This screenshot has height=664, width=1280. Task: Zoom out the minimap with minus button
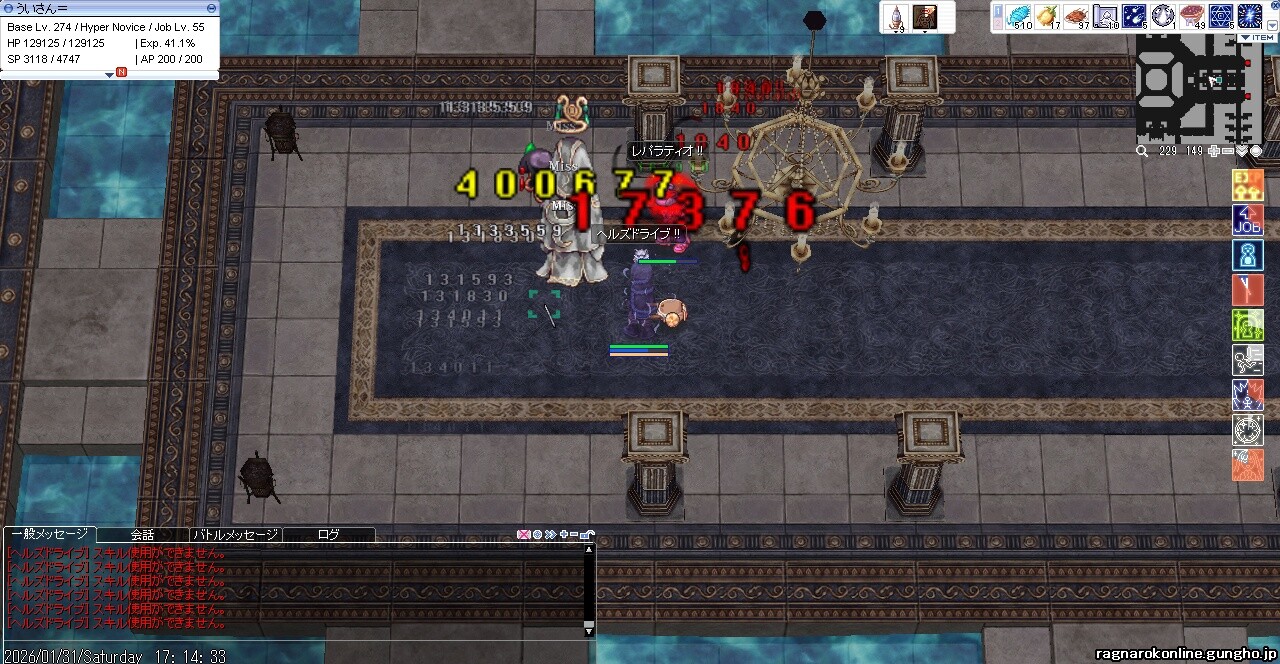[1227, 151]
